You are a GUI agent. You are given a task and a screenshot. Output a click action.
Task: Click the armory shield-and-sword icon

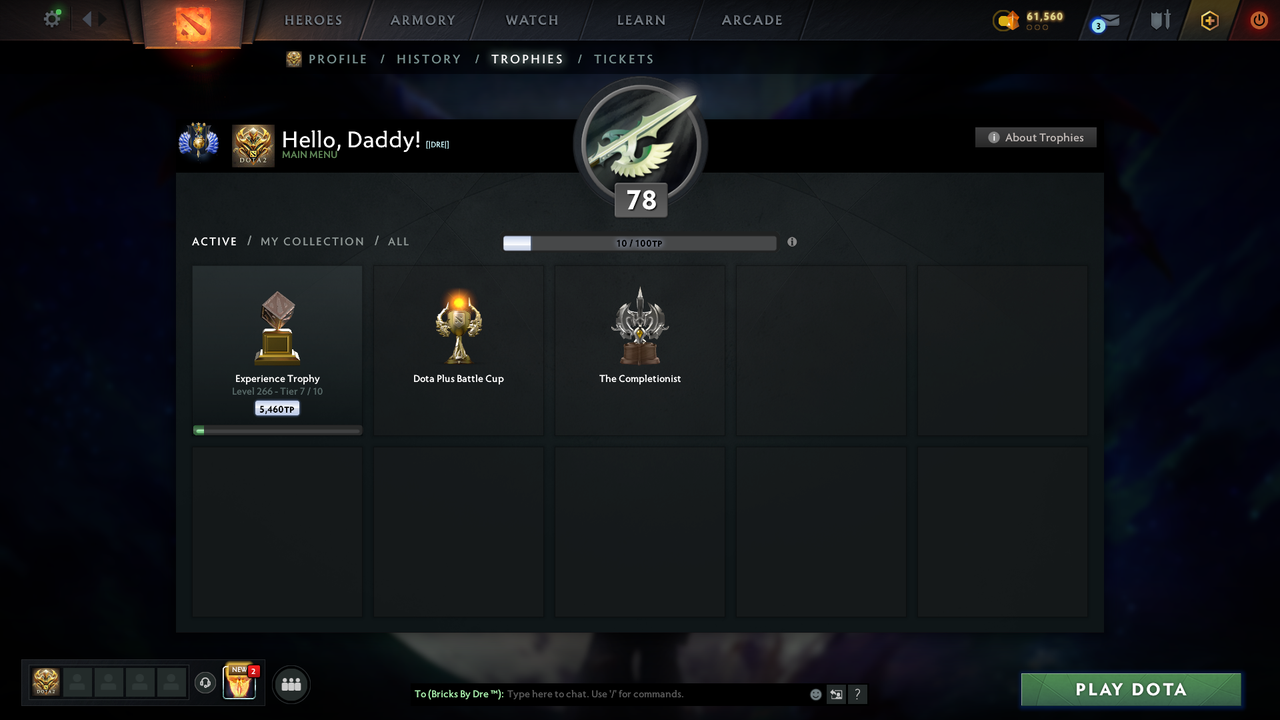pyautogui.click(x=1160, y=20)
